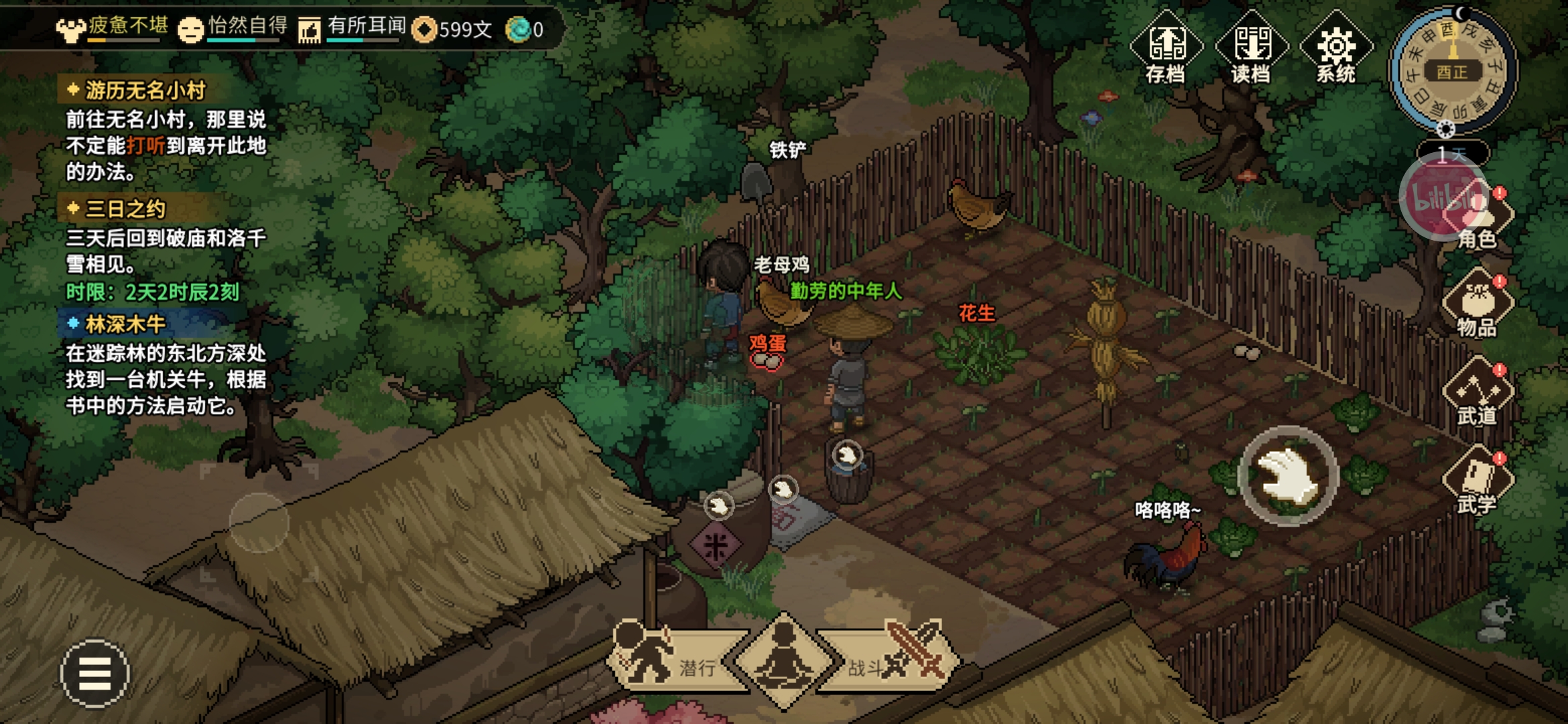The image size is (1568, 724).
Task: Tap the white glove interact button
Action: 1288,476
